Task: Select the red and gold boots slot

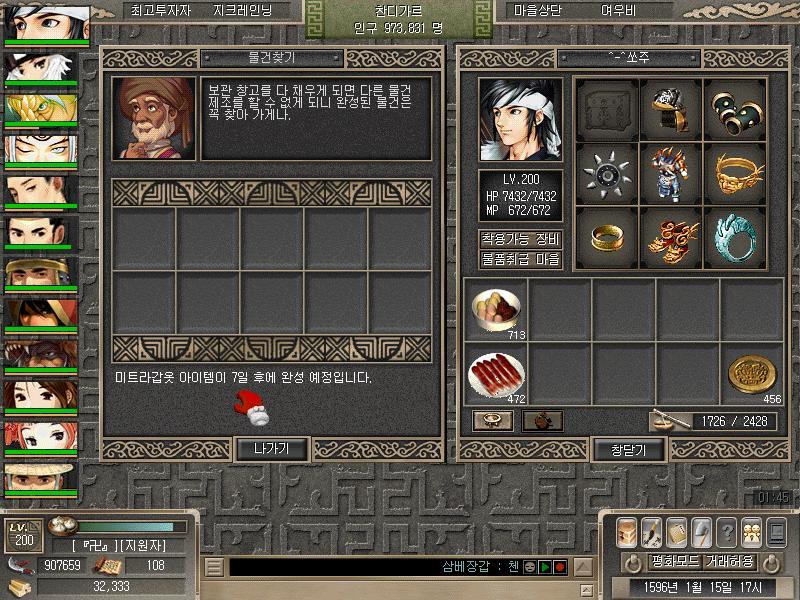Action: pyautogui.click(x=670, y=238)
